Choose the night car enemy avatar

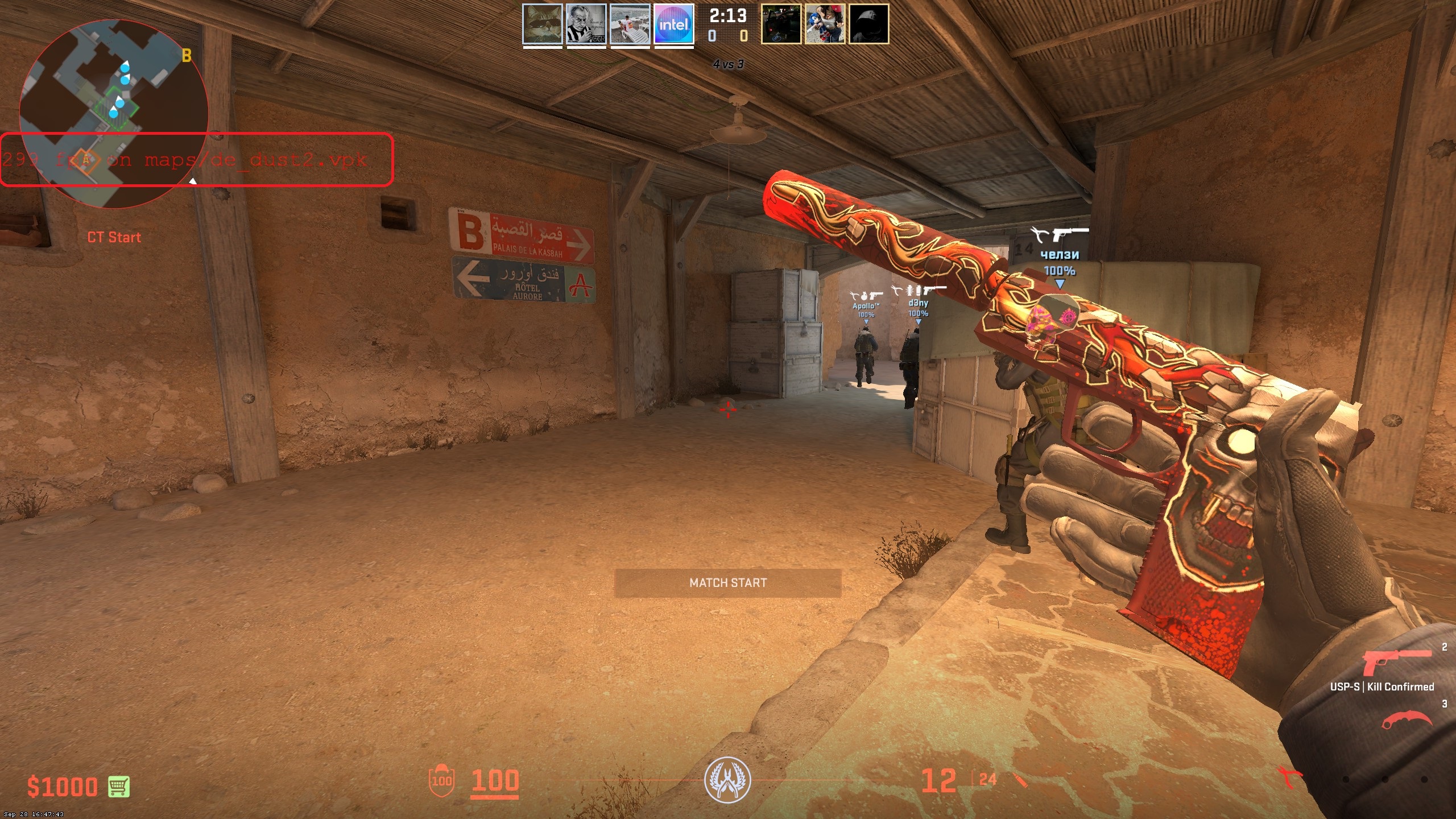[781, 24]
